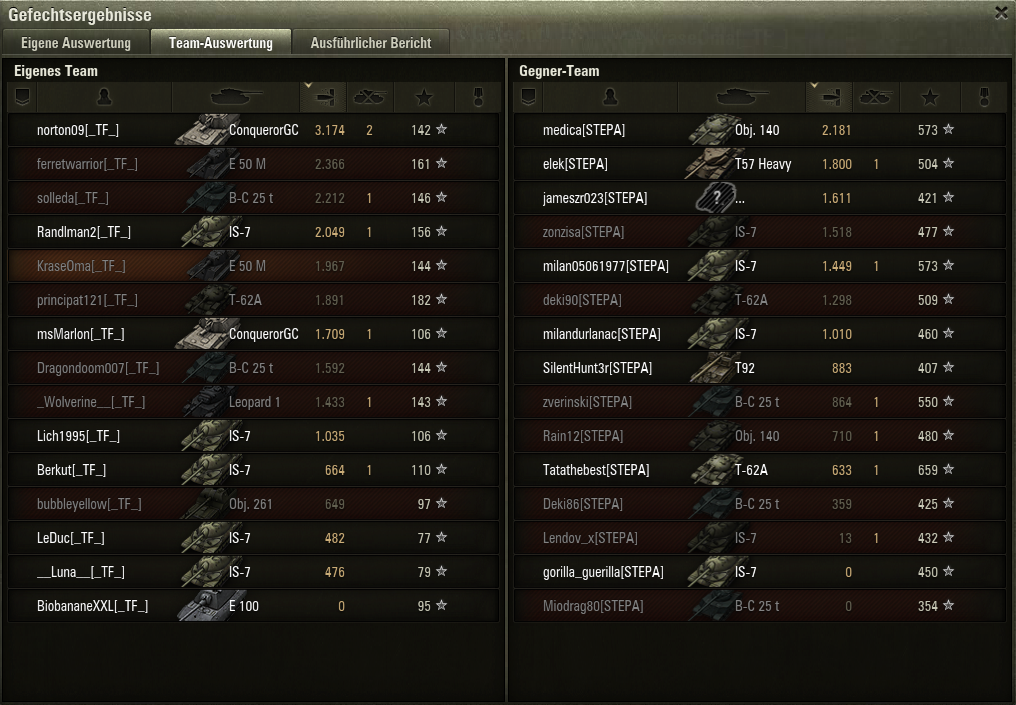Image resolution: width=1016 pixels, height=705 pixels.
Task: Choose Tatathebest[STEPA] in the enemy list
Action: pyautogui.click(x=596, y=470)
